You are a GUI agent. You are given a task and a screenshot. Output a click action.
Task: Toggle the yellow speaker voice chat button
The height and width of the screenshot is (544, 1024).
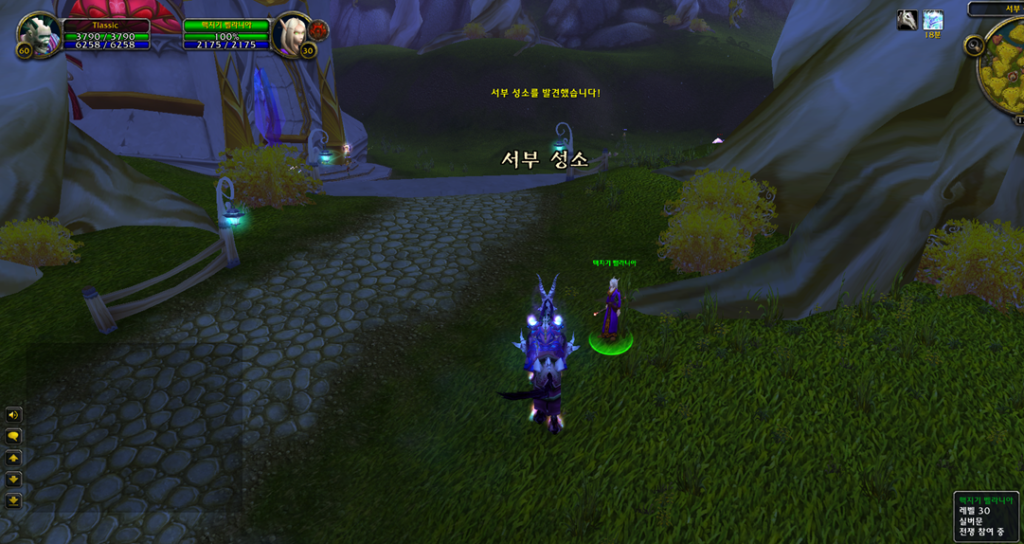(x=14, y=415)
